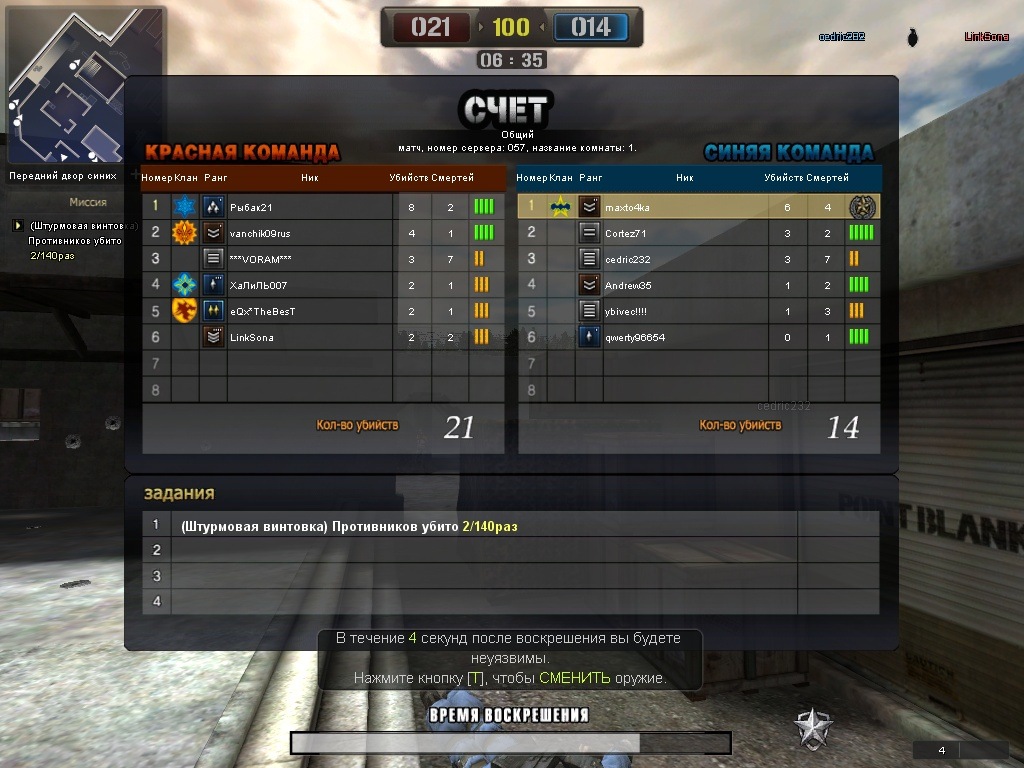Click the minimap in the corner

tap(84, 86)
